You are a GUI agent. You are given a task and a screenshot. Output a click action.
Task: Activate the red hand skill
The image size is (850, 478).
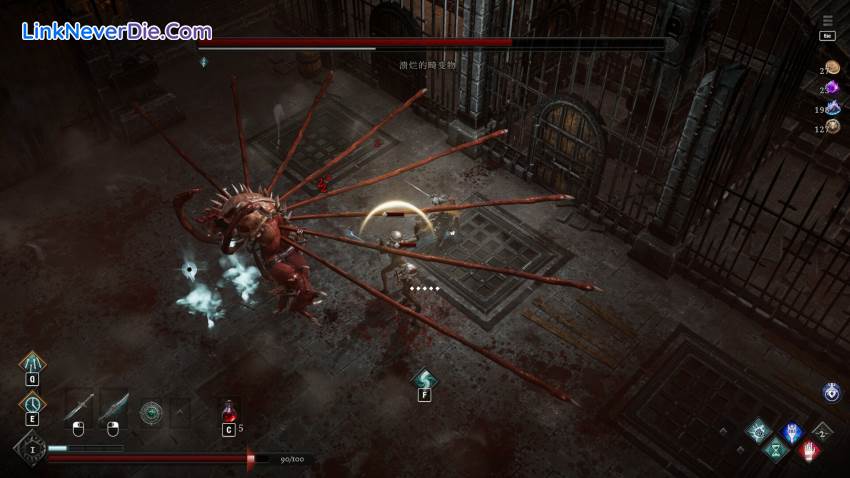coord(809,451)
